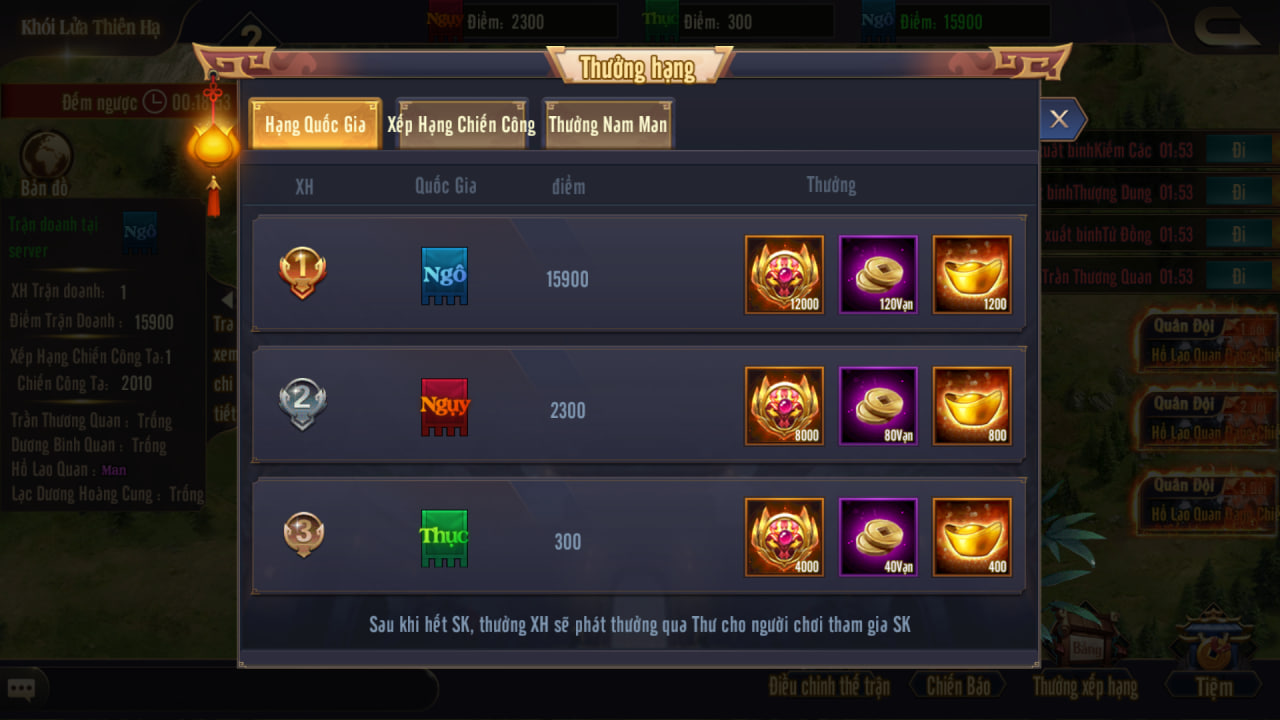
Task: Inspect rank 3 badge reward of 4000
Action: 784,537
